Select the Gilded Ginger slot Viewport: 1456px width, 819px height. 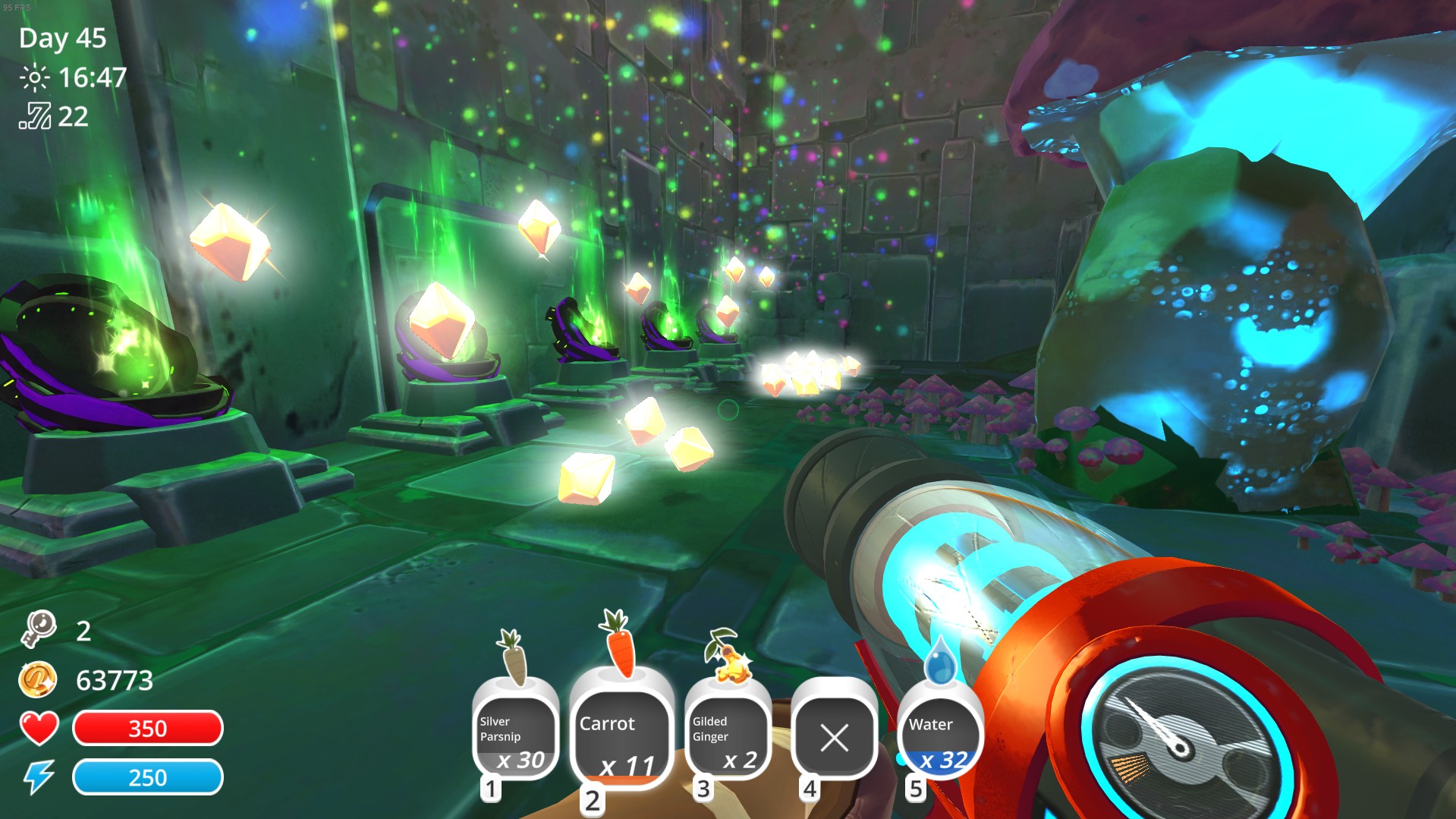(x=728, y=734)
